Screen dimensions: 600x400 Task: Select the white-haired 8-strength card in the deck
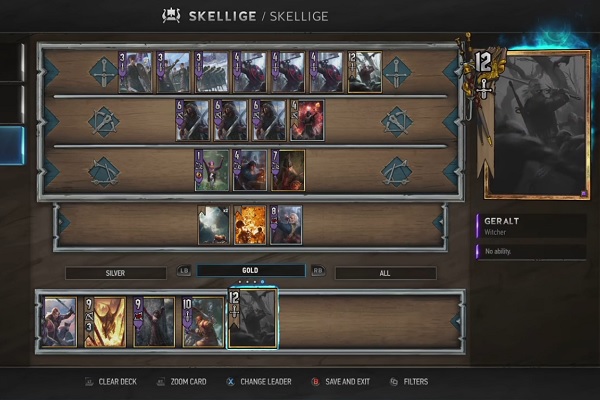click(286, 225)
